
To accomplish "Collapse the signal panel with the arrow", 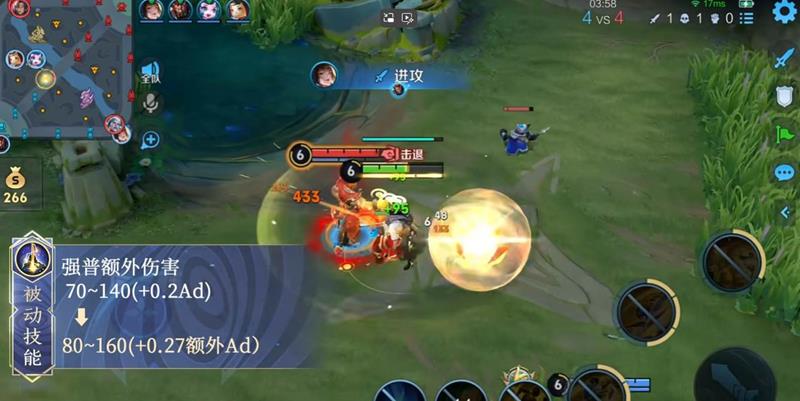I will tap(785, 212).
